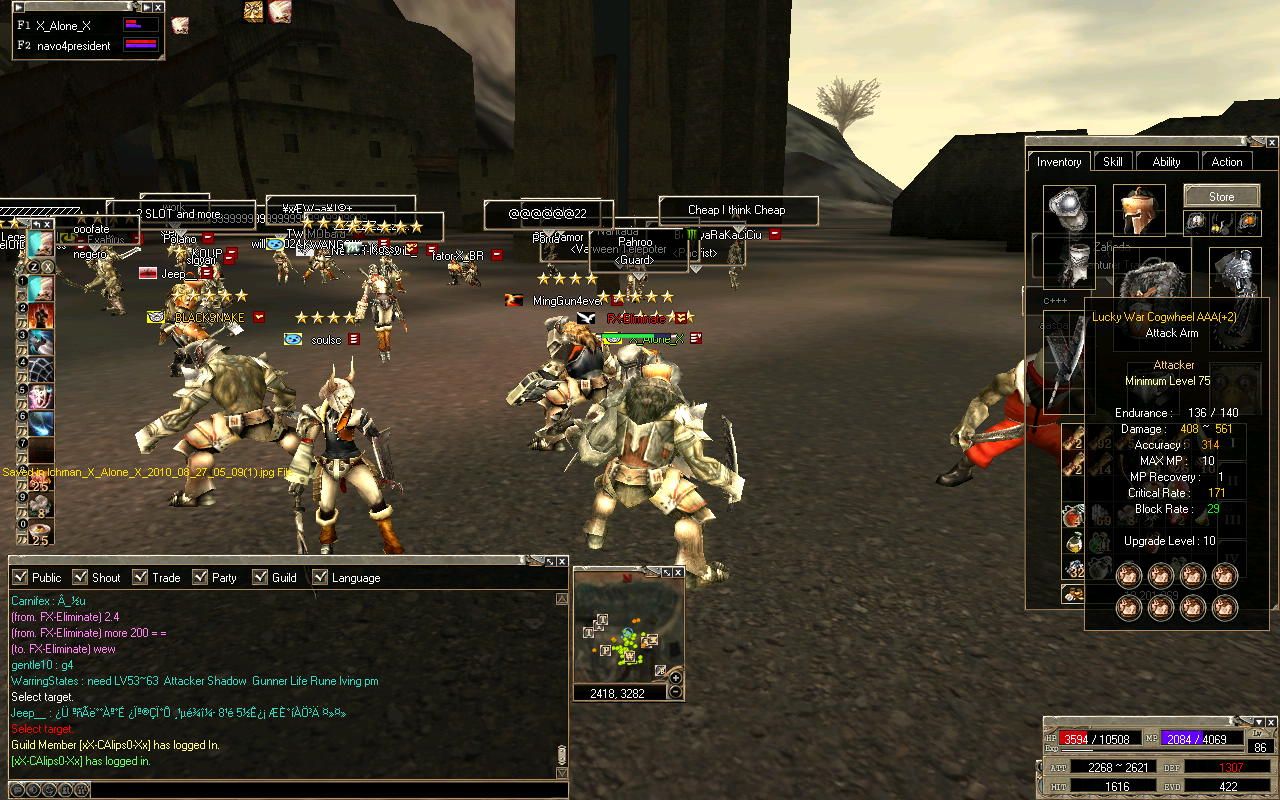Zoom out the minimap with minus button
This screenshot has height=800, width=1280.
tap(676, 691)
